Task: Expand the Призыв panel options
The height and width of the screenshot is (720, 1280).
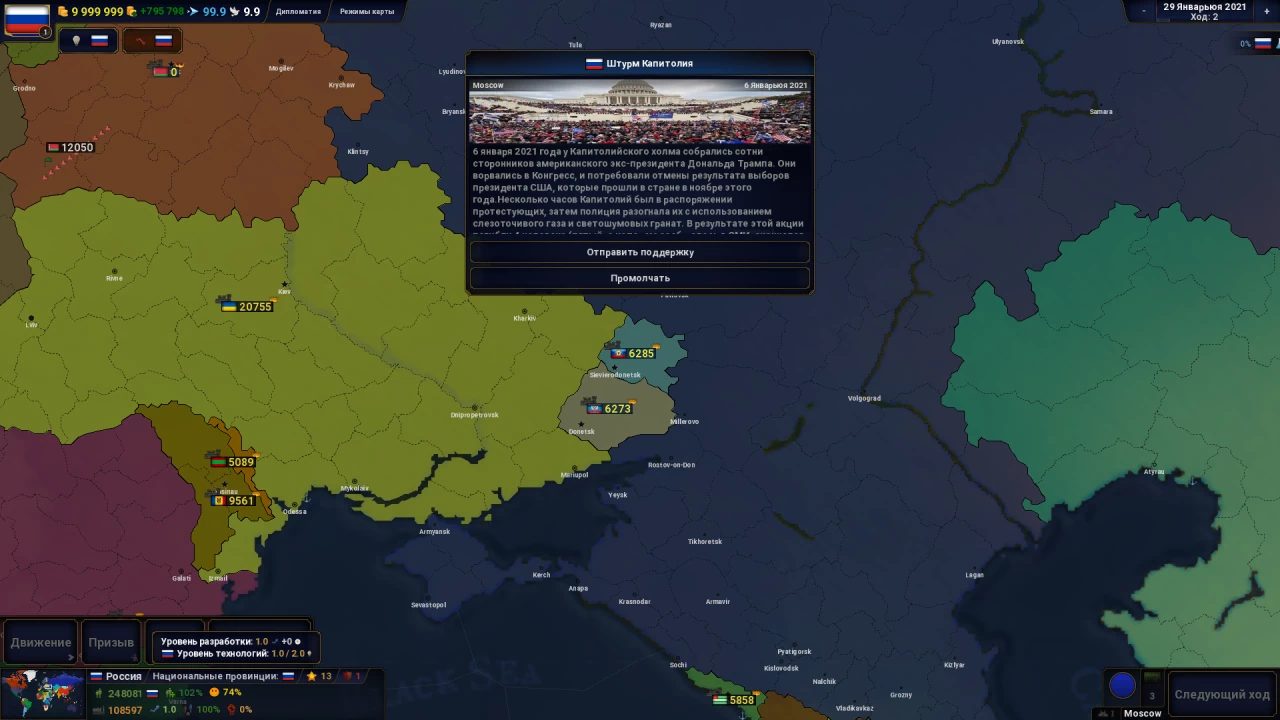Action: 134,658
